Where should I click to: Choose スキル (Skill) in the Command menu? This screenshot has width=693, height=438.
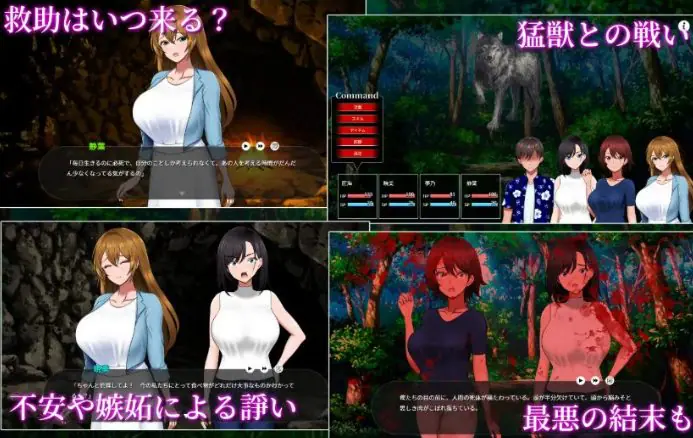click(x=357, y=118)
